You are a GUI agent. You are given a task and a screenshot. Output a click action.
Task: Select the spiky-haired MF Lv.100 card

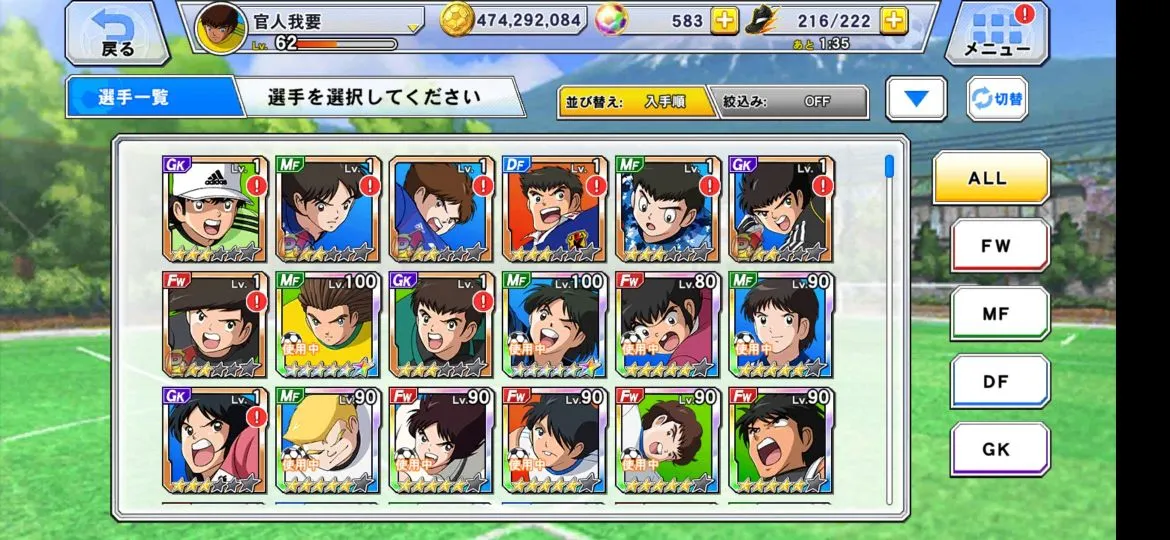tap(327, 324)
